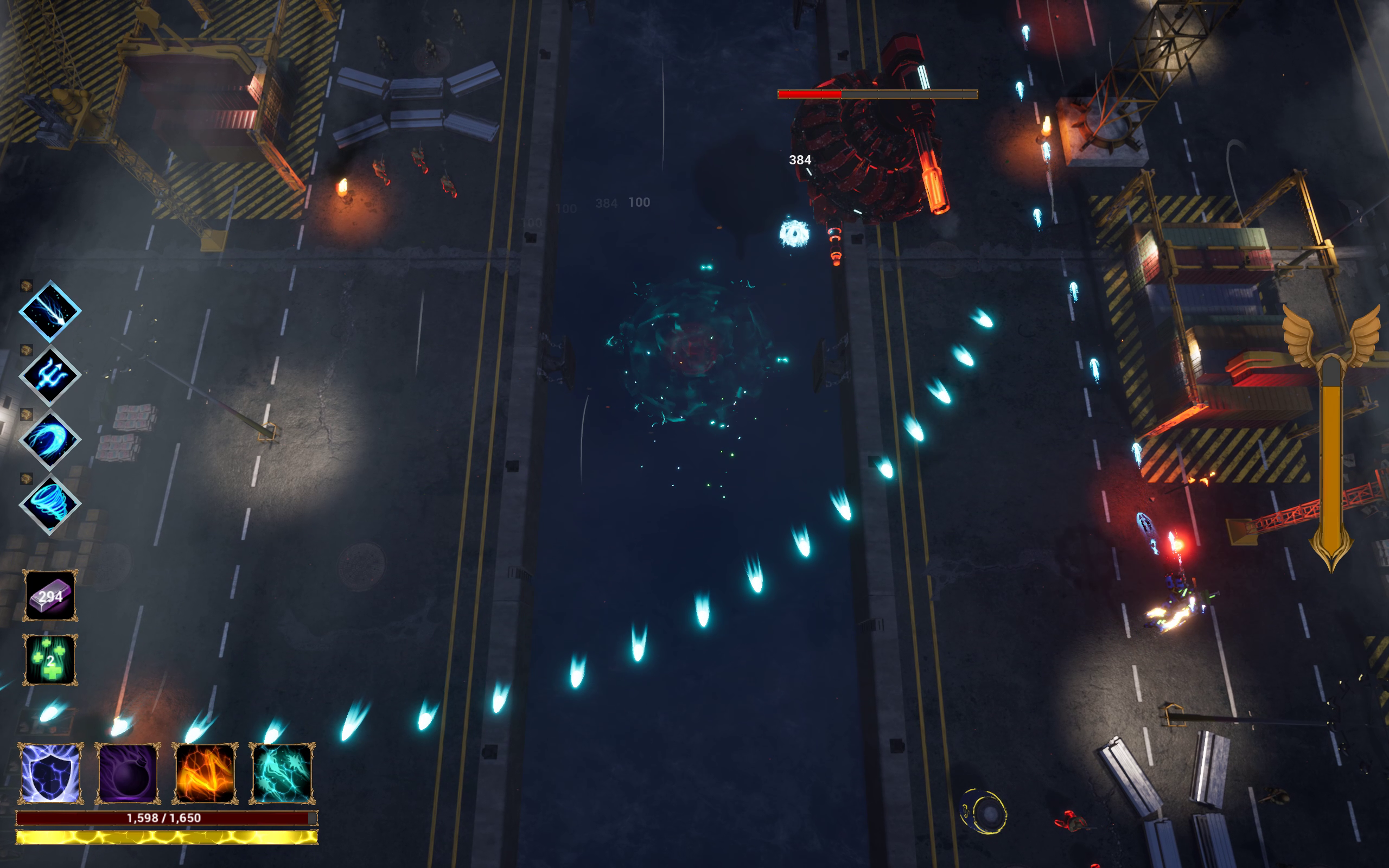
Task: Use the green healing crosses item
Action: [50, 660]
